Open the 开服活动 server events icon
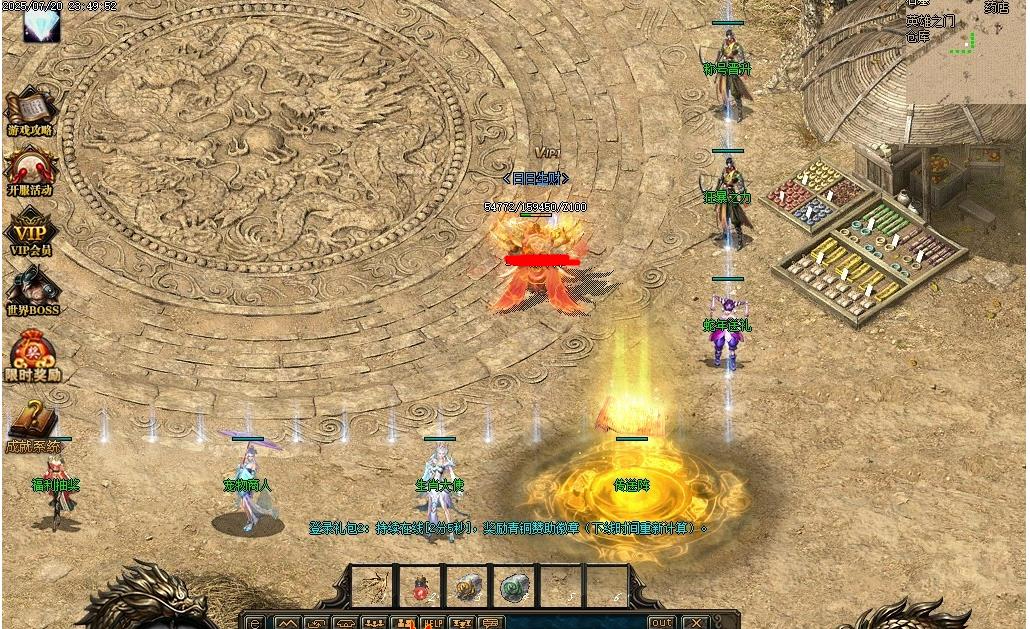 pos(31,168)
